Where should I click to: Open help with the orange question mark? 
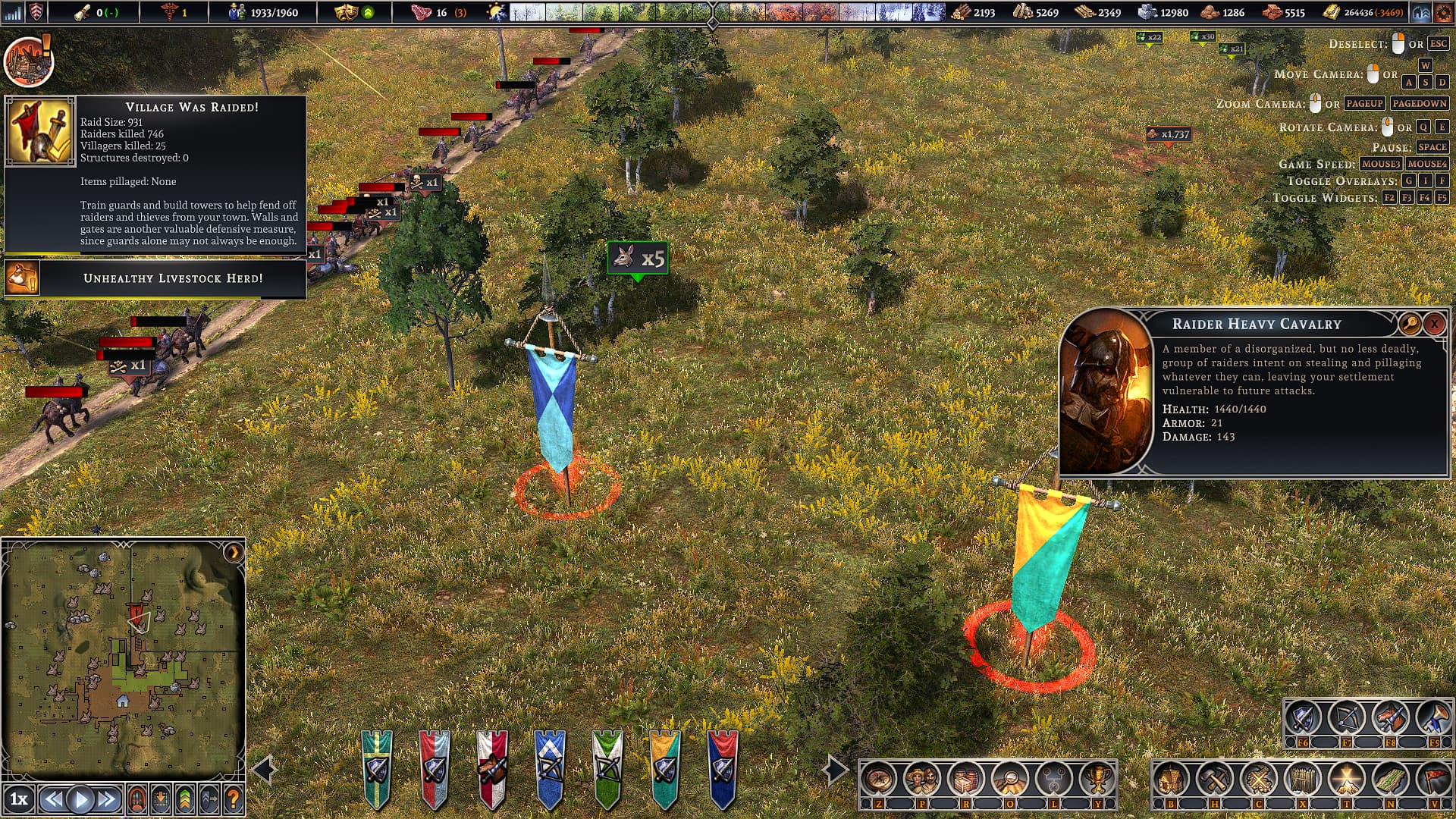coord(234,799)
